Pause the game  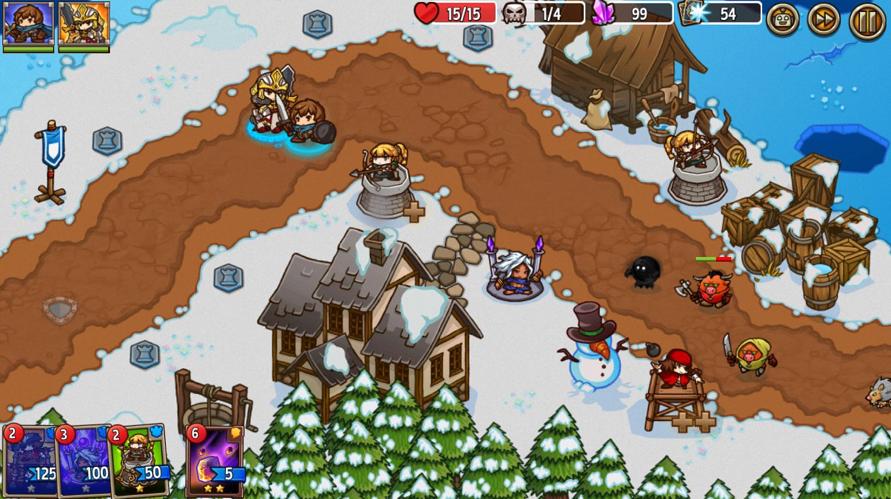click(866, 19)
